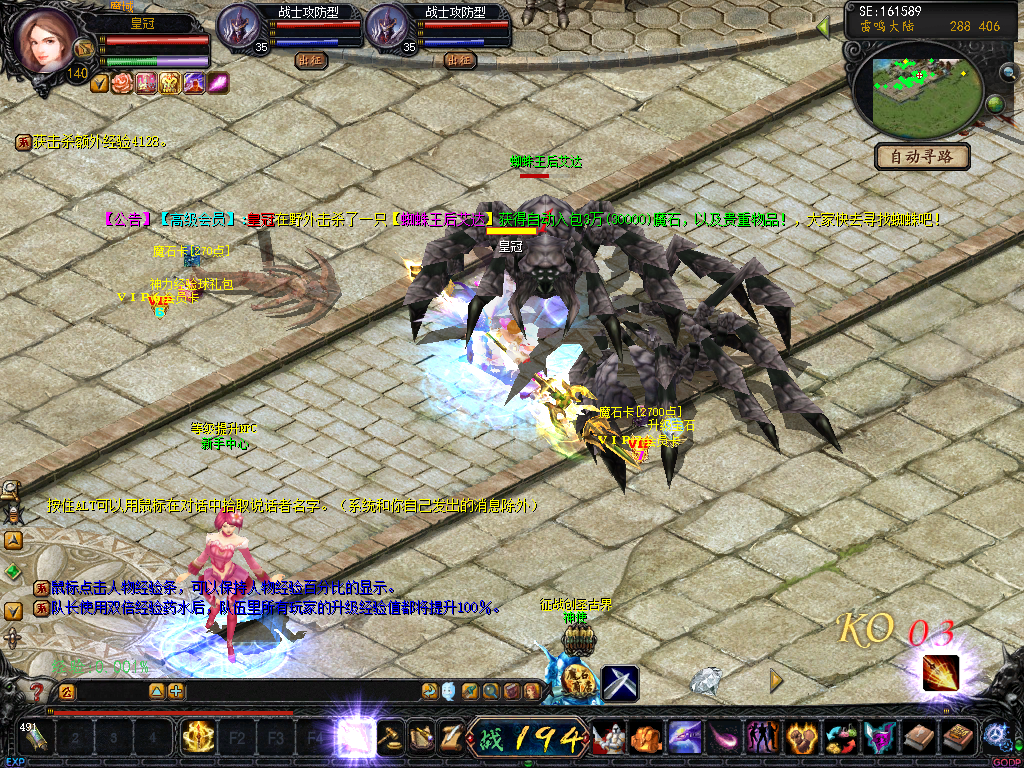Click the golden arrow expand button
This screenshot has height=768, width=1024.
tap(776, 680)
